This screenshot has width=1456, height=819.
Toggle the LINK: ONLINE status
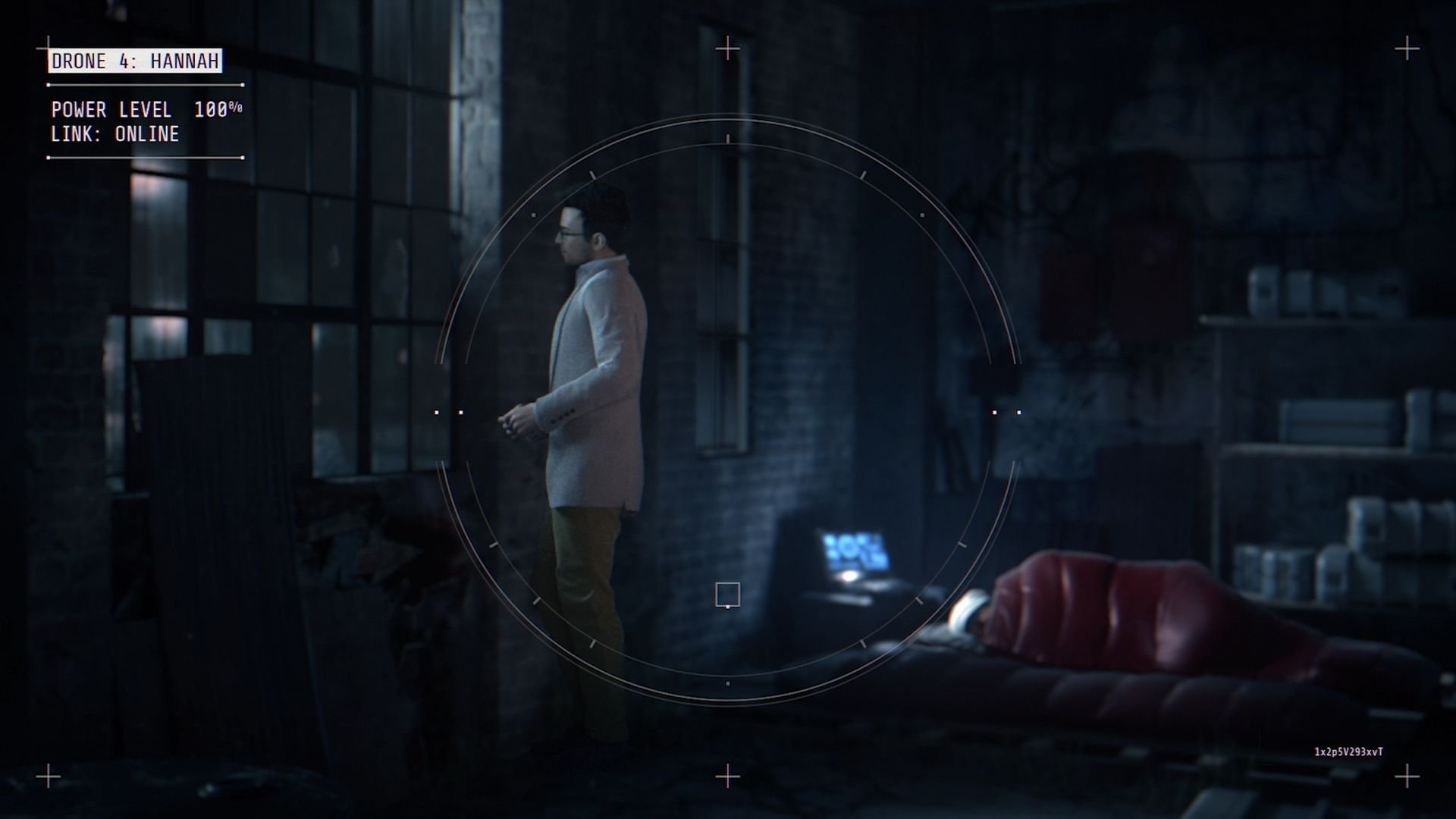click(115, 135)
